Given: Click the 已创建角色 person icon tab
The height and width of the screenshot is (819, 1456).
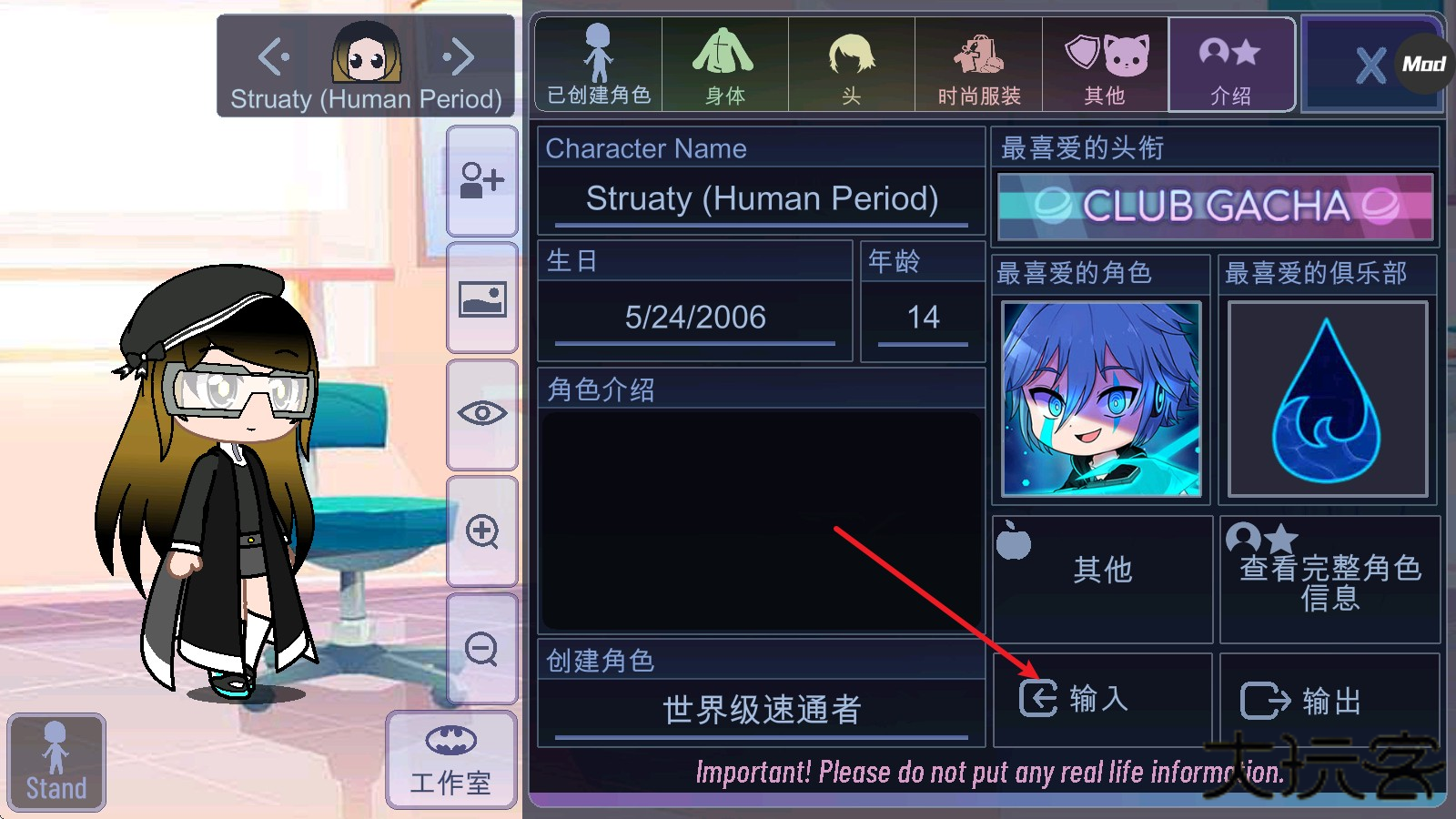Looking at the screenshot, I should point(596,64).
